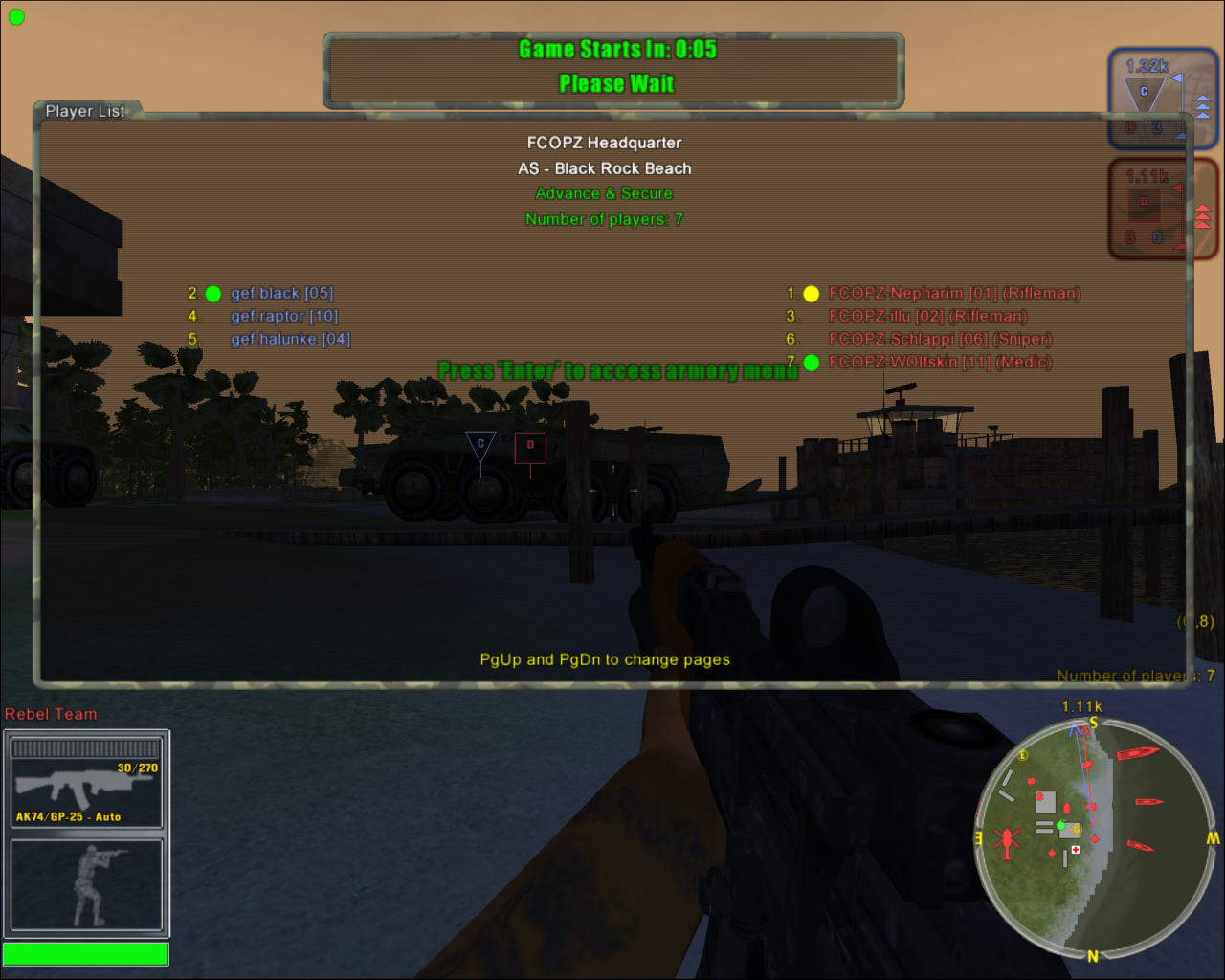Click the soldier stance indicator panel
This screenshot has width=1225, height=980.
tap(86, 885)
